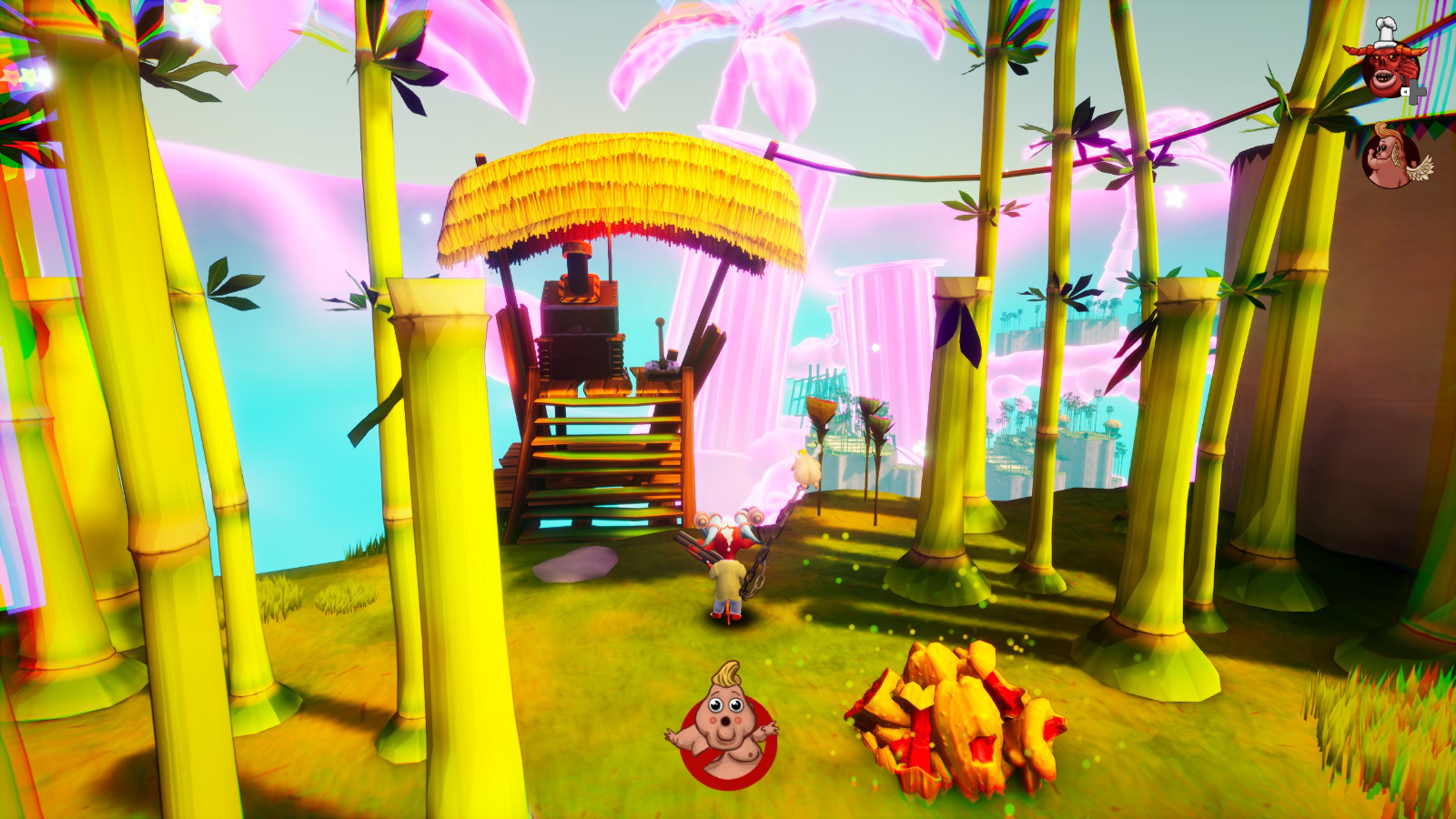Toggle the small arrow indicator beside the demon portrait
Screen dimensions: 1456x819
pyautogui.click(x=1406, y=91)
